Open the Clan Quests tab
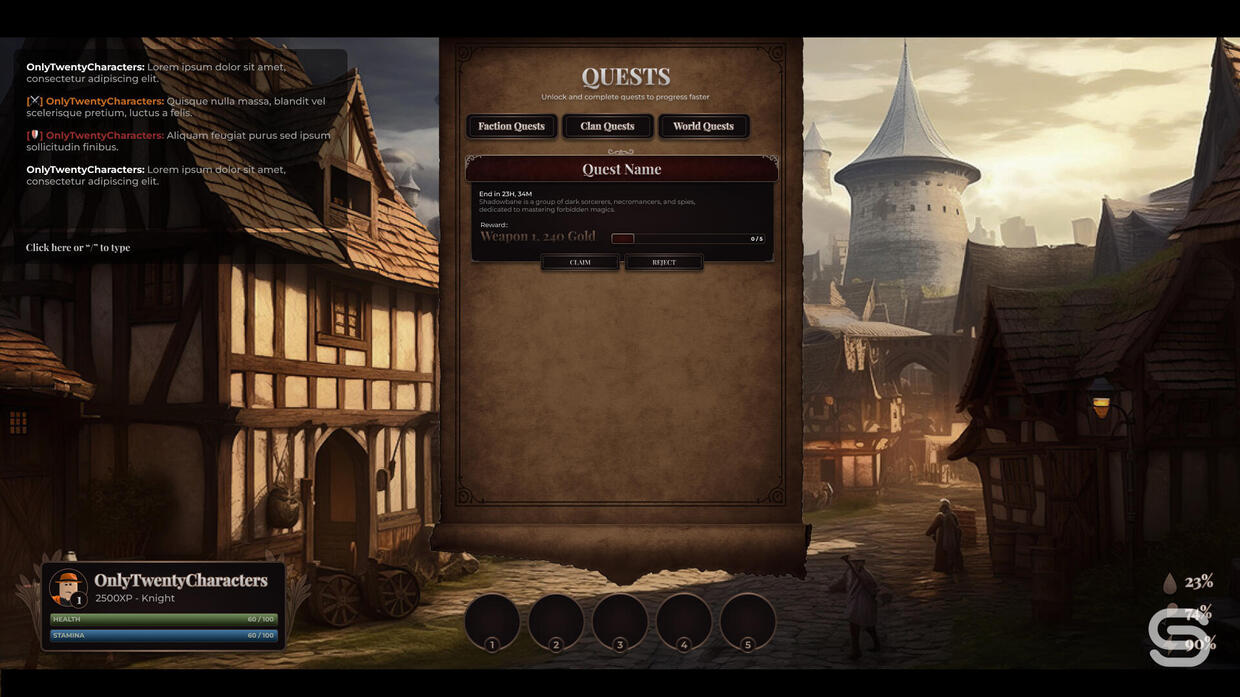 click(x=607, y=126)
